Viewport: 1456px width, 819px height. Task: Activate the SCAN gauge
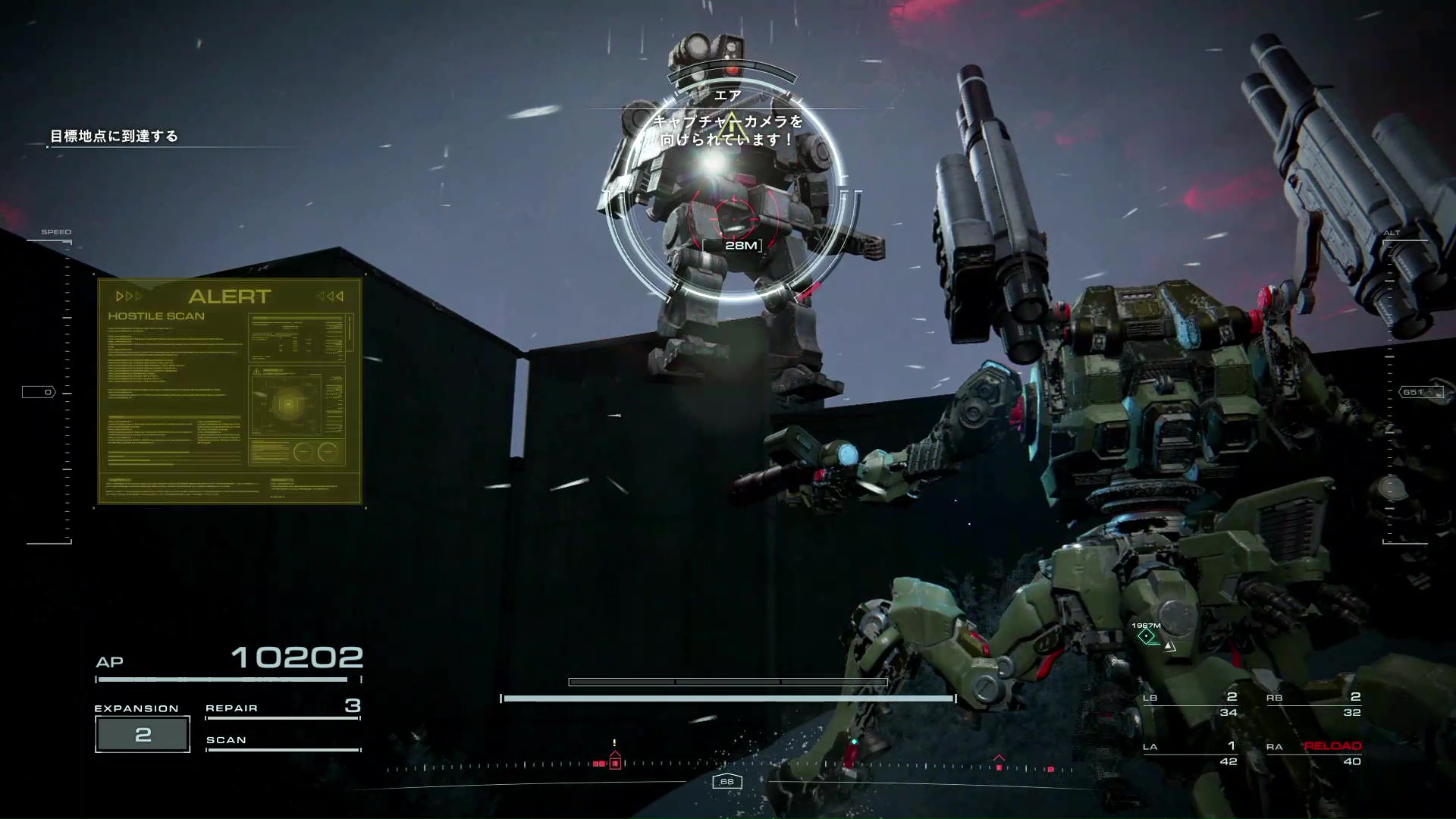pyautogui.click(x=282, y=742)
